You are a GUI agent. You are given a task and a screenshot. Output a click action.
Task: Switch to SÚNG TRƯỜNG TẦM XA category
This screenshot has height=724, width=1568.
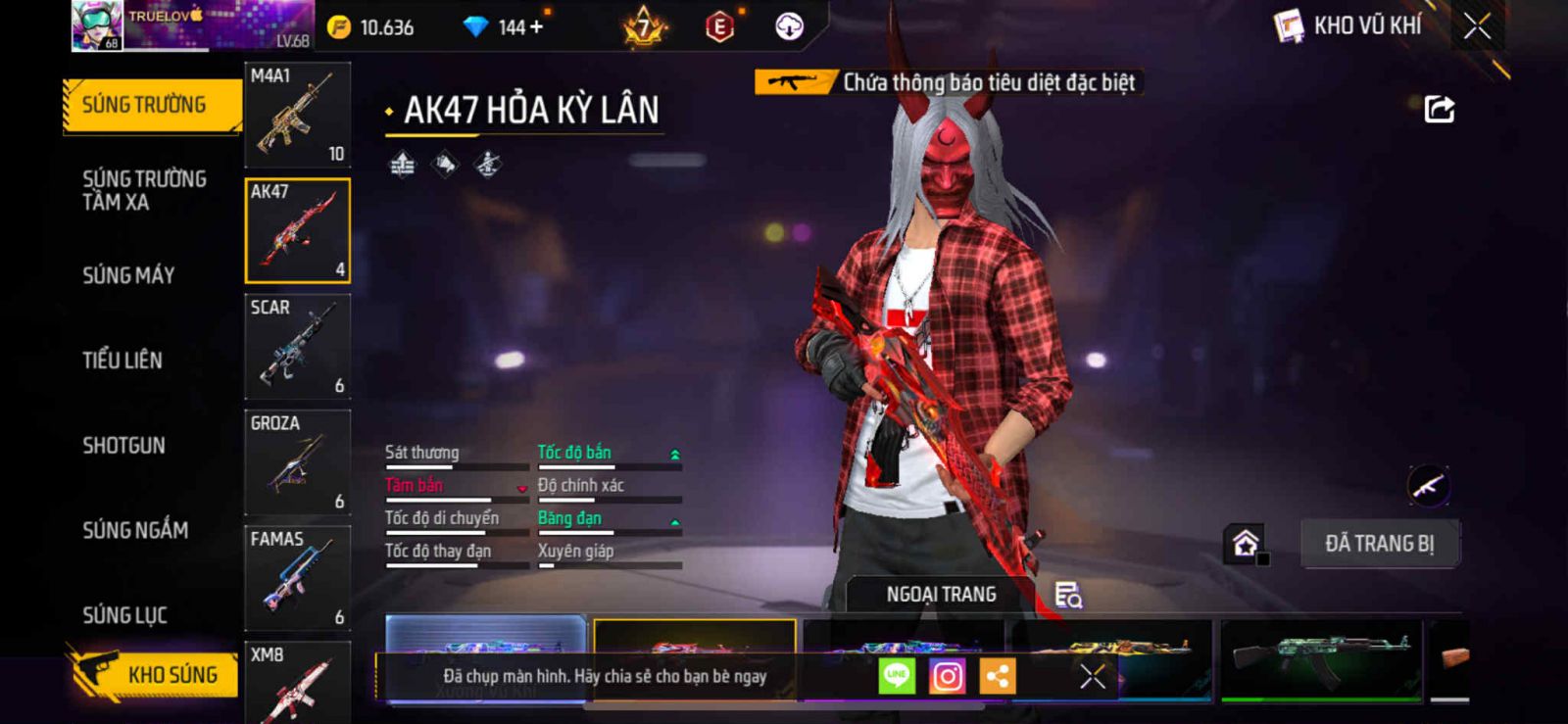(144, 190)
